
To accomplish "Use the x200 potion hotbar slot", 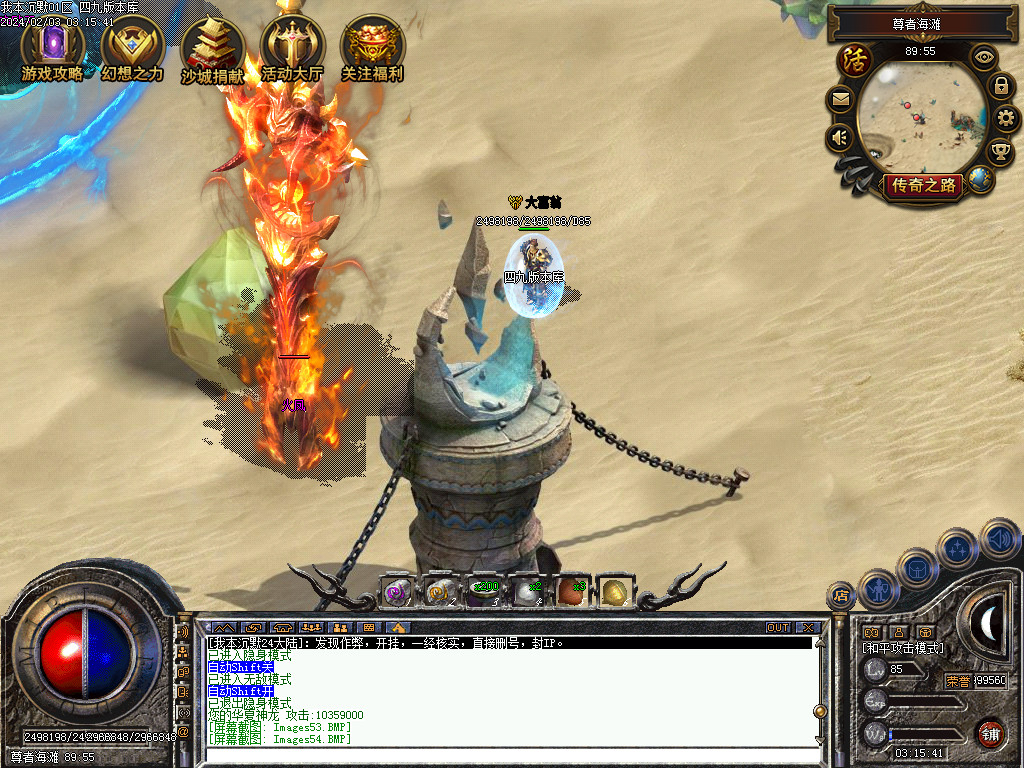I will tap(483, 592).
